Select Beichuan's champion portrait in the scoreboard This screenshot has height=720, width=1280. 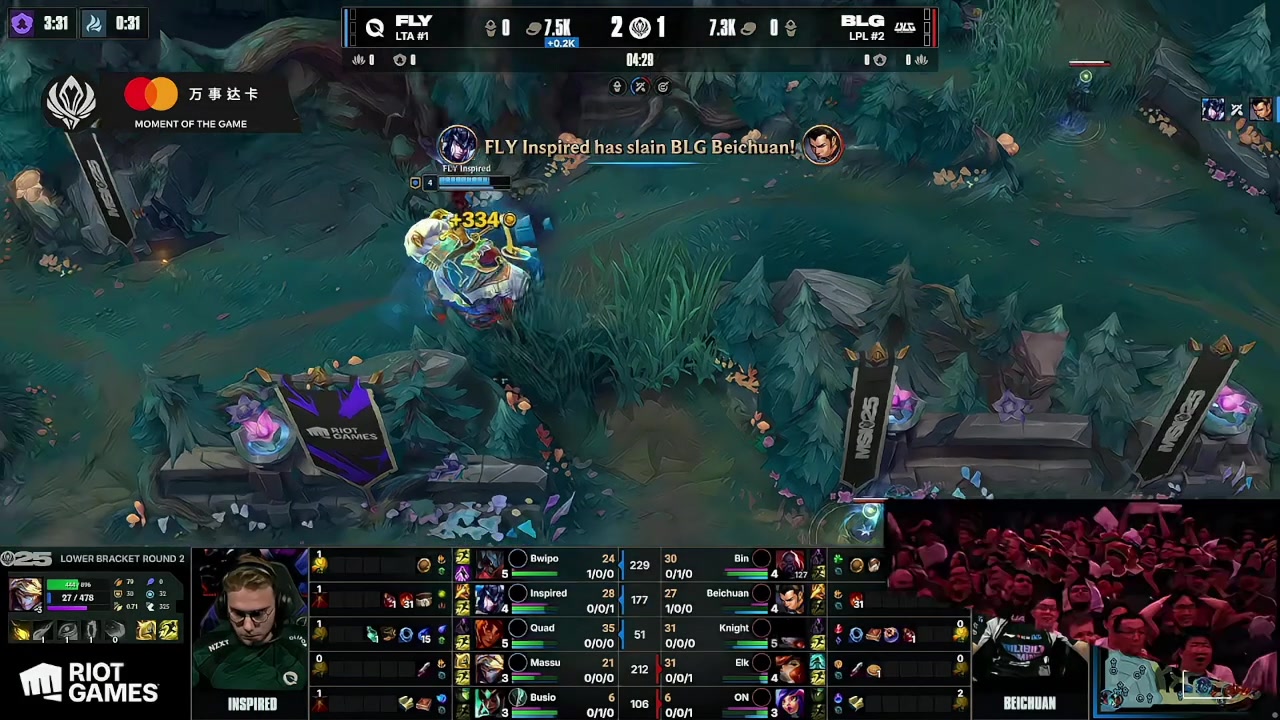790,600
